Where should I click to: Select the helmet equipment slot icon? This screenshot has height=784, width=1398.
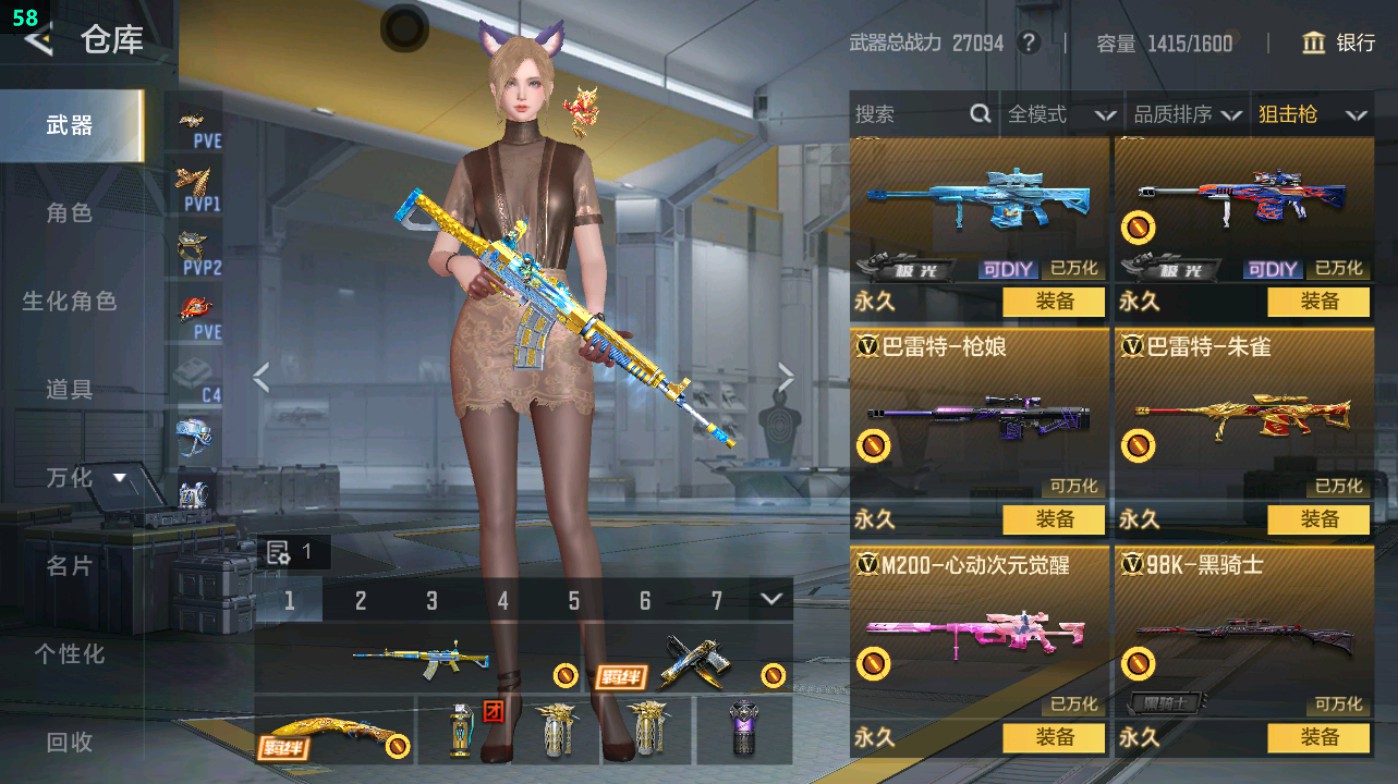(x=192, y=435)
